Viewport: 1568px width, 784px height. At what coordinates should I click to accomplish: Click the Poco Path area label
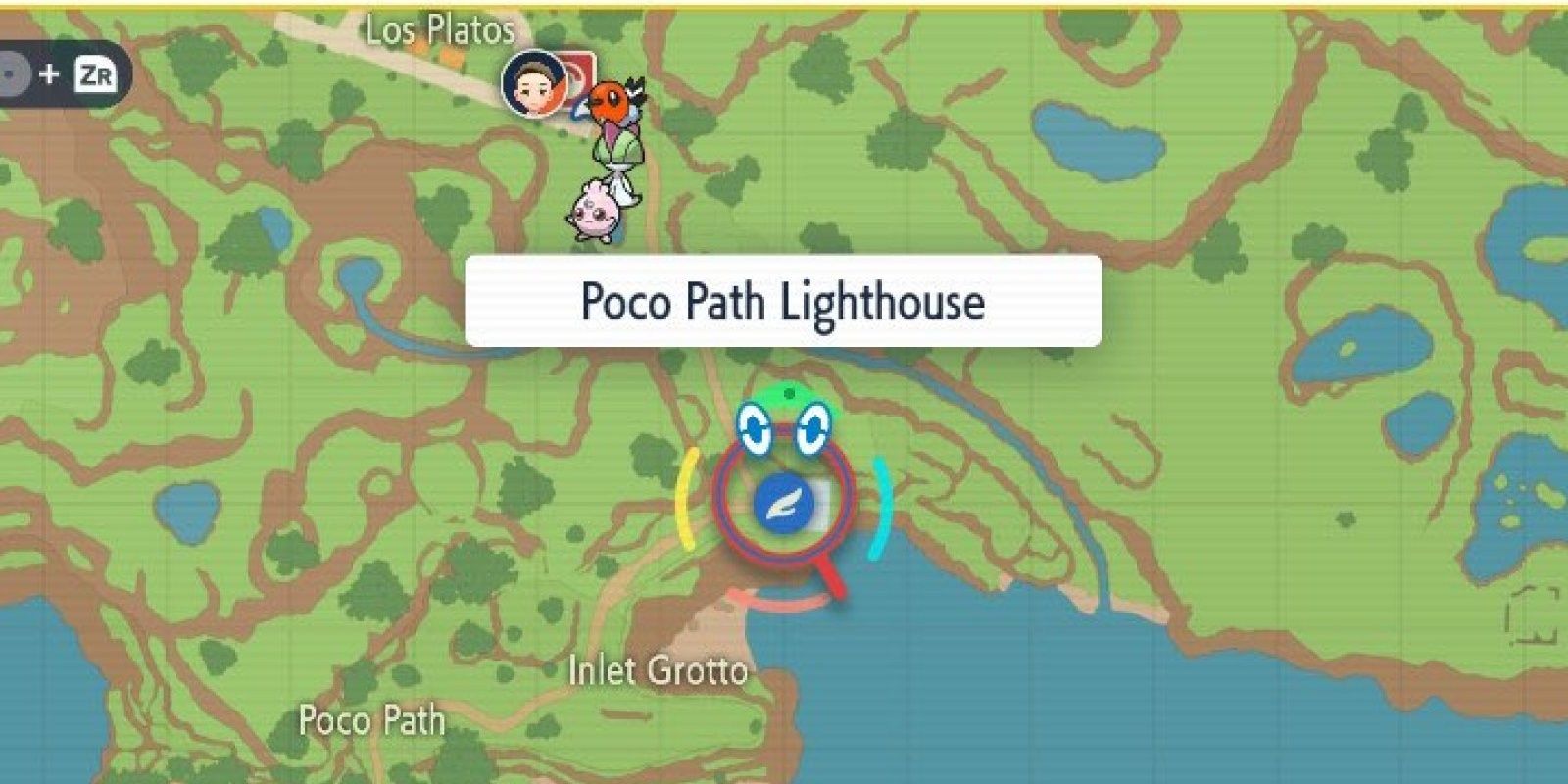(x=370, y=722)
